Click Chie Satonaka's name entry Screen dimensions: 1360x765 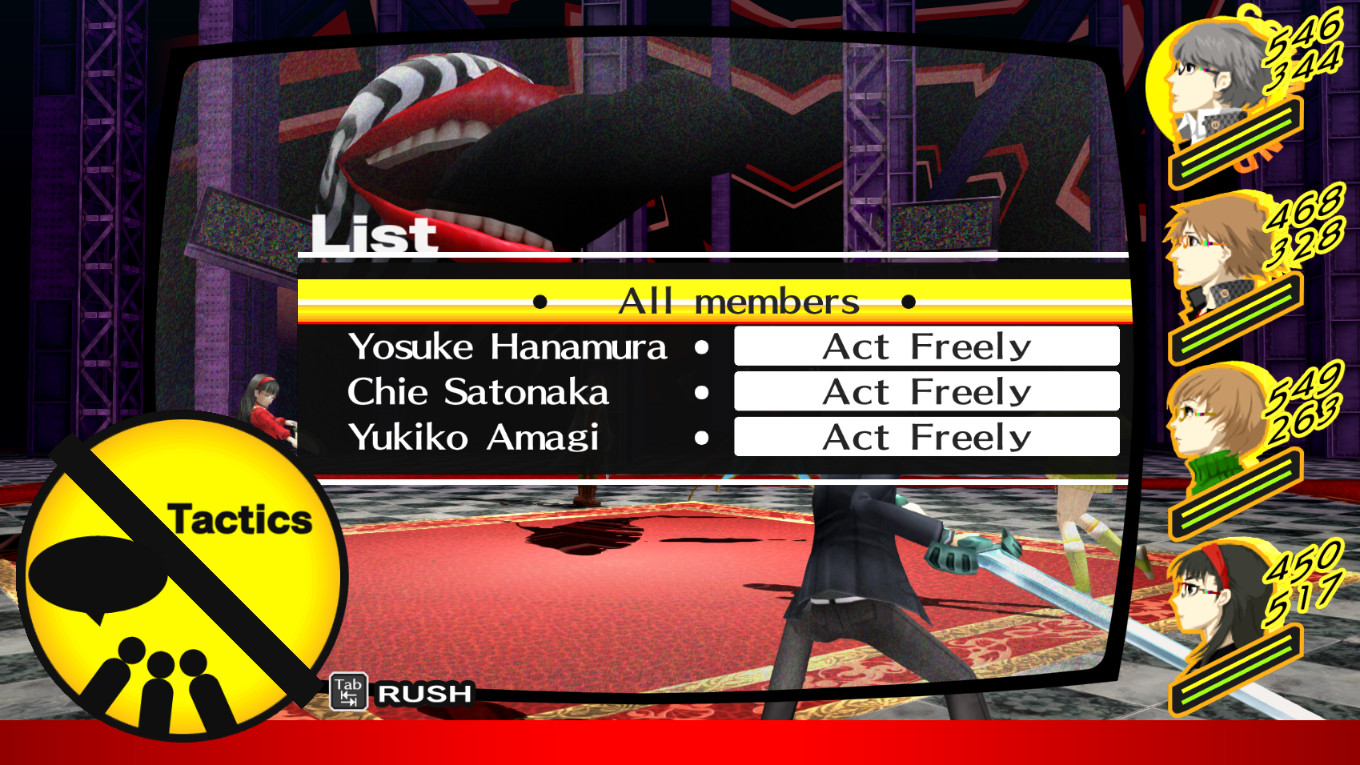point(478,392)
